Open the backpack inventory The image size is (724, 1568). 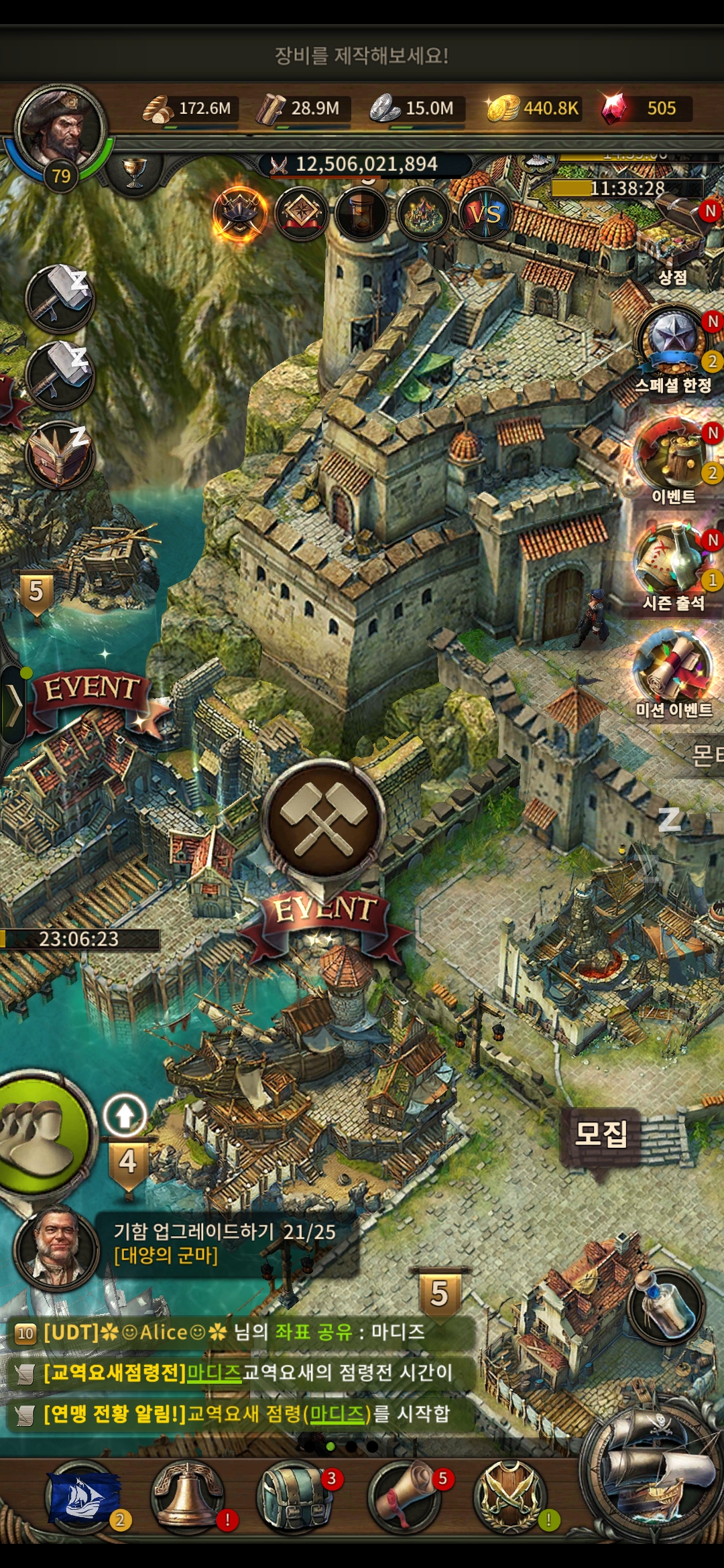pos(294,1496)
